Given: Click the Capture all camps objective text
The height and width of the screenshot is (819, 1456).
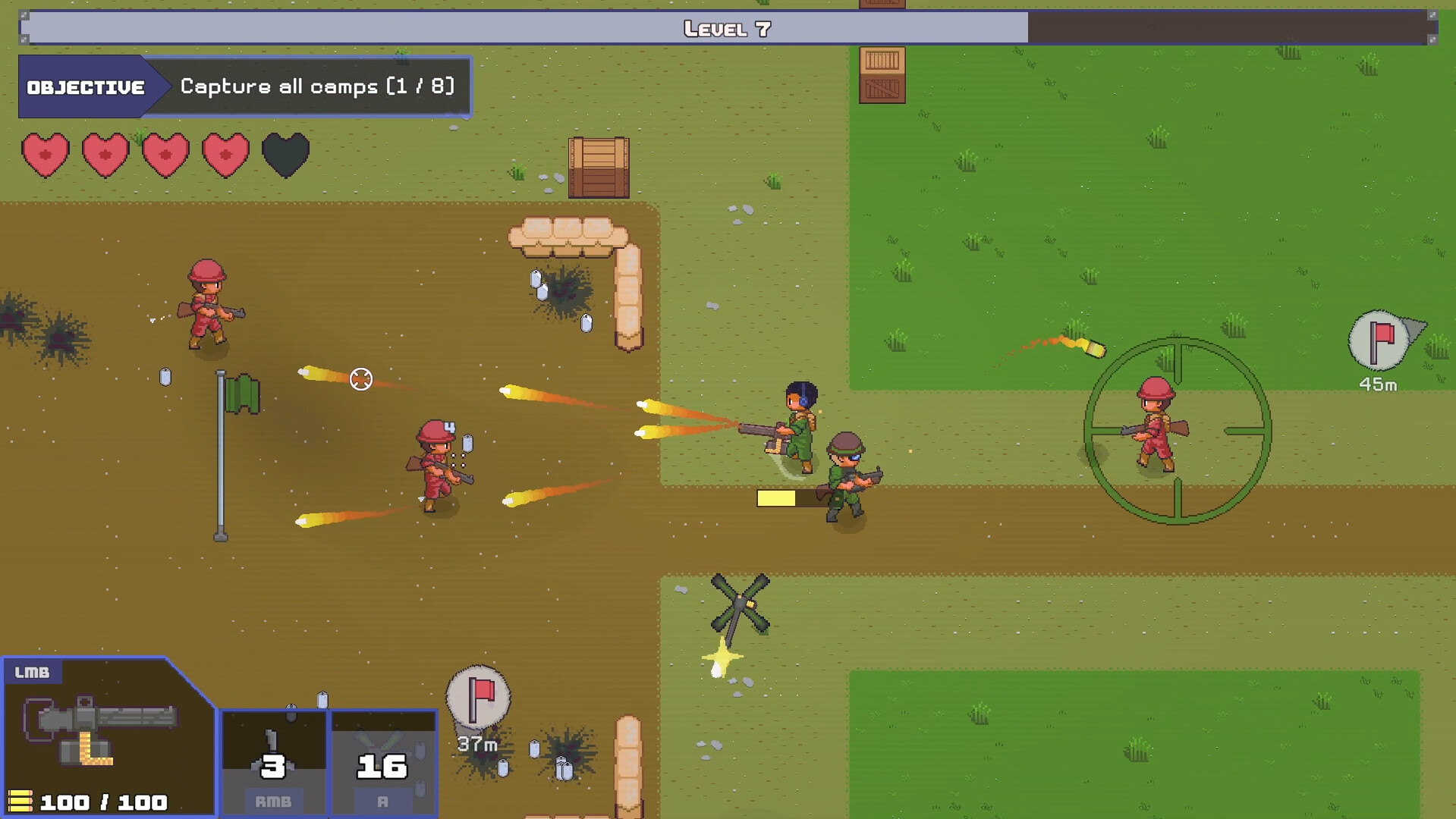Looking at the screenshot, I should point(316,86).
